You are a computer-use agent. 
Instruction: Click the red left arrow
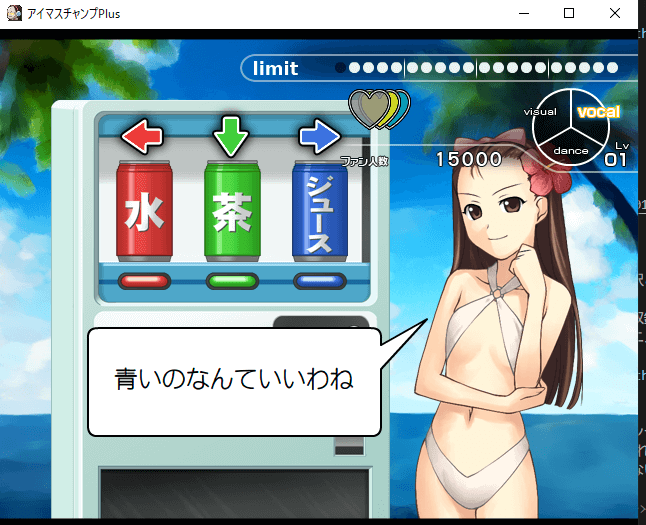click(x=142, y=137)
